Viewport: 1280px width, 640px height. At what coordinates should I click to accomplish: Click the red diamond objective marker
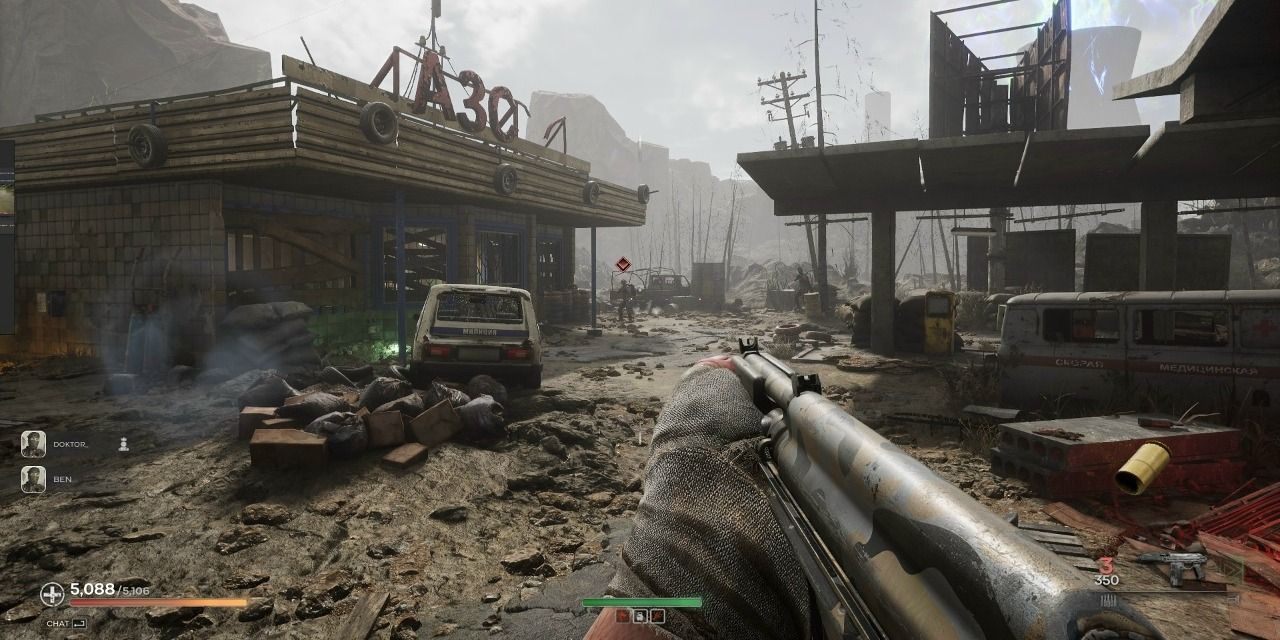(x=623, y=264)
